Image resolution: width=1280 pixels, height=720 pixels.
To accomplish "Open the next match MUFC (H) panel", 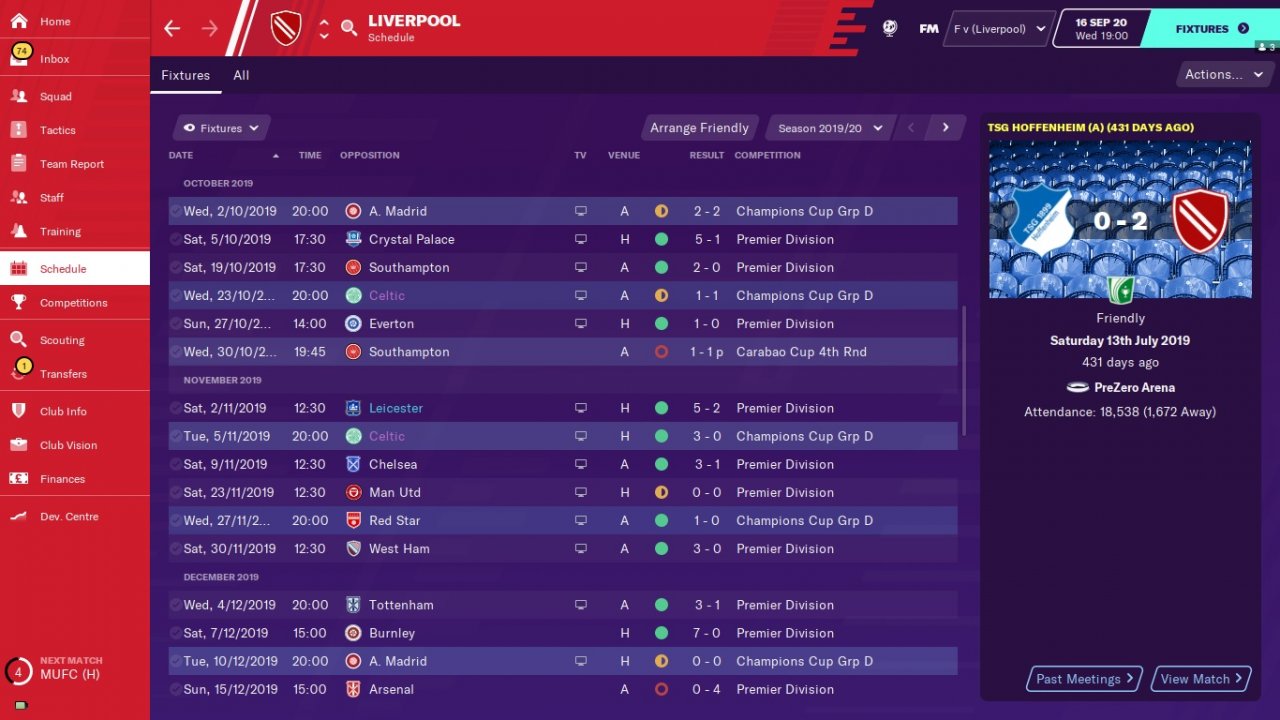I will click(x=70, y=669).
